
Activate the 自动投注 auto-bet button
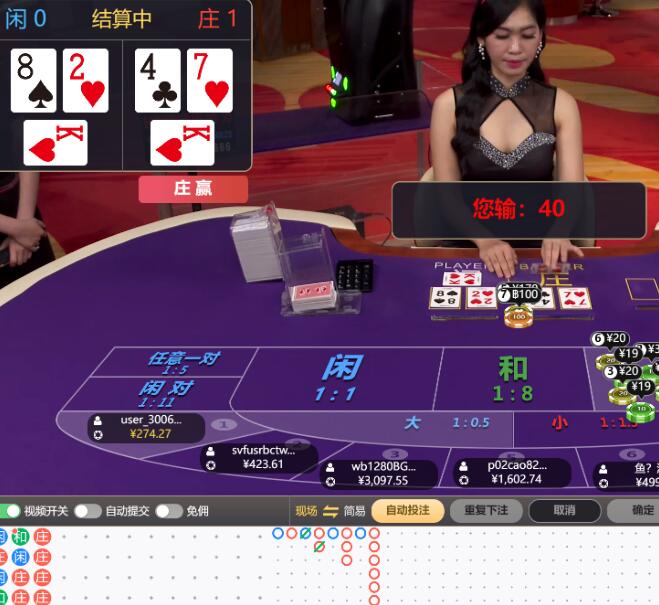[407, 510]
